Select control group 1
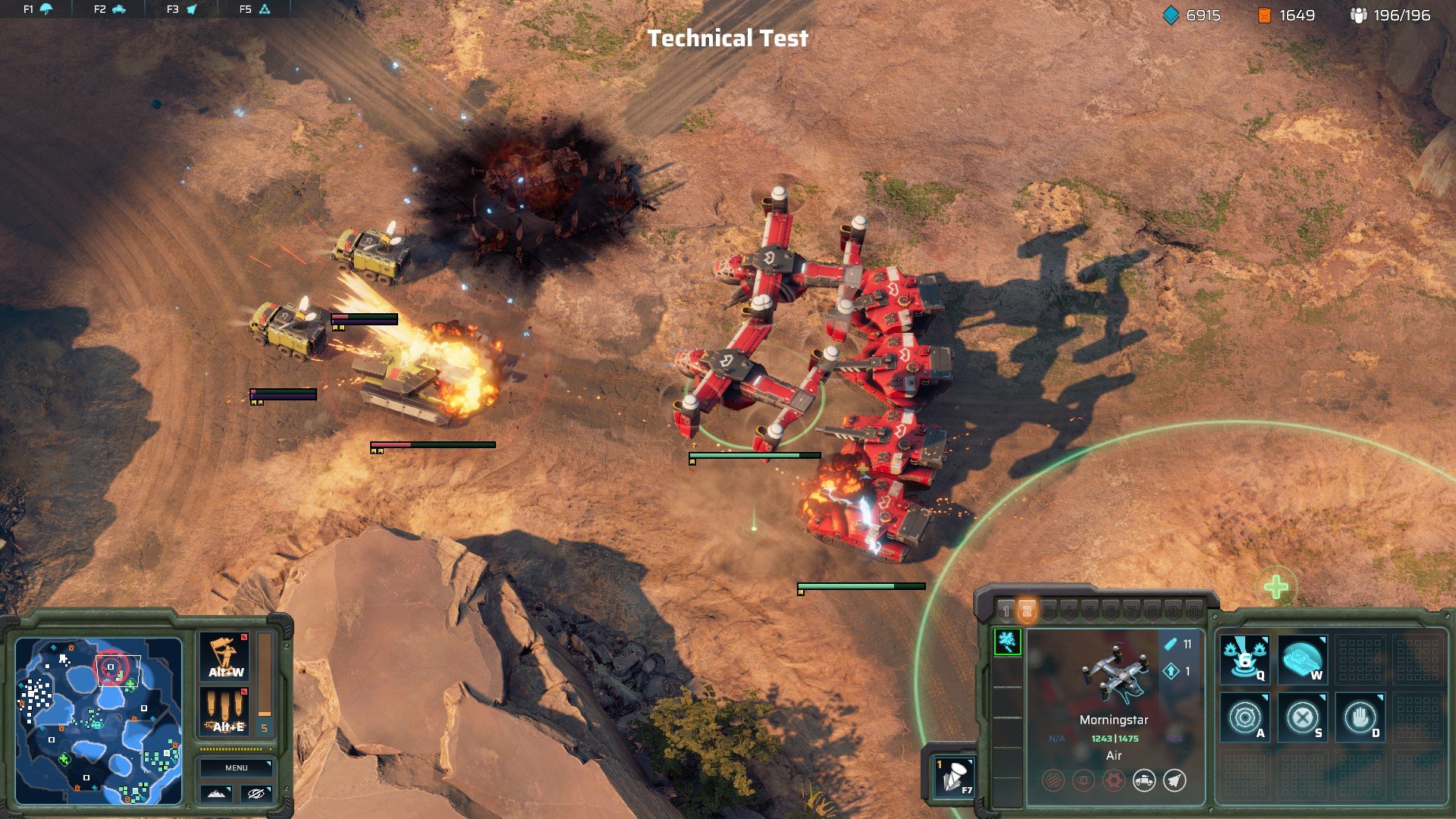Screen dimensions: 1456x819 1006,611
